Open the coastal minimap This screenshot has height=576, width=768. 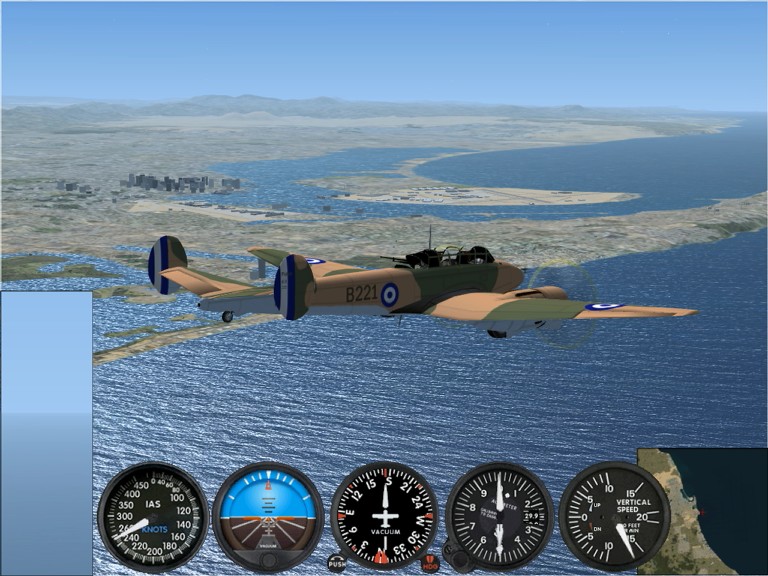pyautogui.click(x=702, y=510)
